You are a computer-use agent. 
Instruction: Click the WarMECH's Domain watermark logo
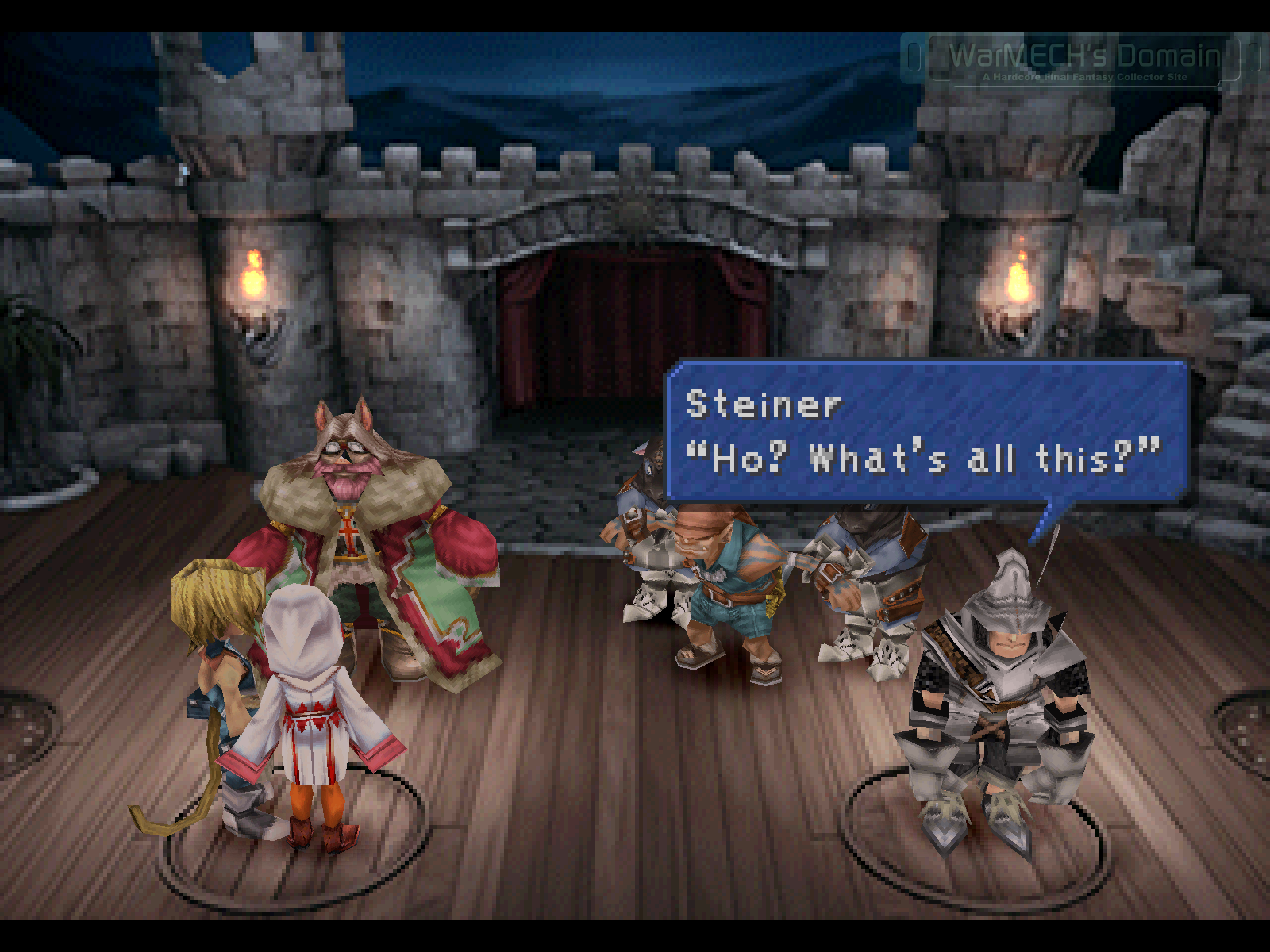tap(1083, 59)
